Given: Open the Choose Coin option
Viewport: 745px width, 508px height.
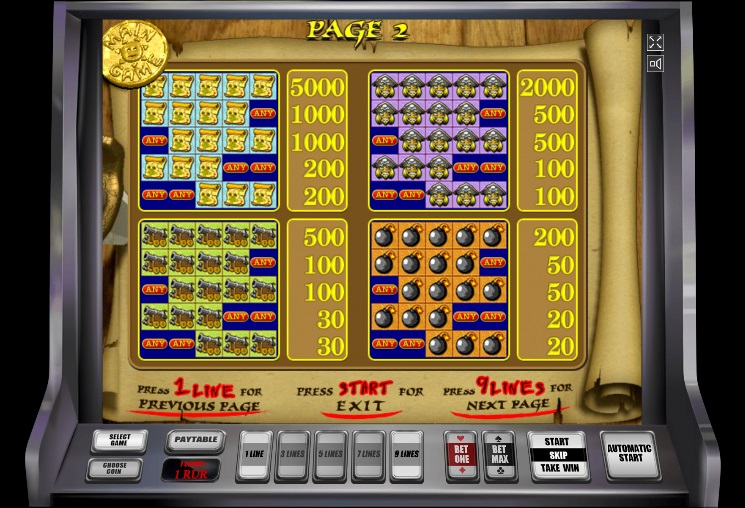Looking at the screenshot, I should pos(120,468).
